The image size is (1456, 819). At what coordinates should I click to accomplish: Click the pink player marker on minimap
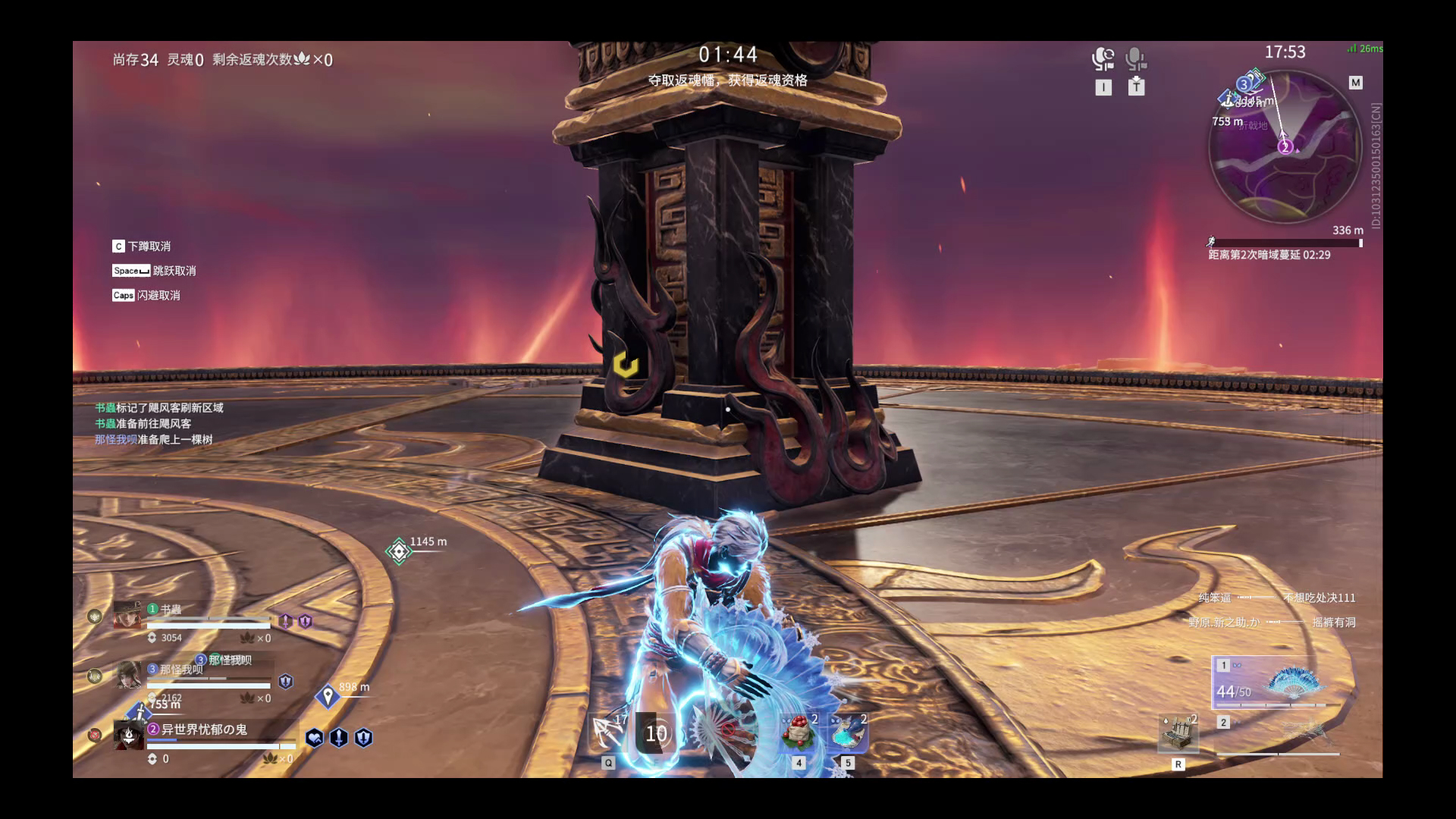click(1285, 146)
